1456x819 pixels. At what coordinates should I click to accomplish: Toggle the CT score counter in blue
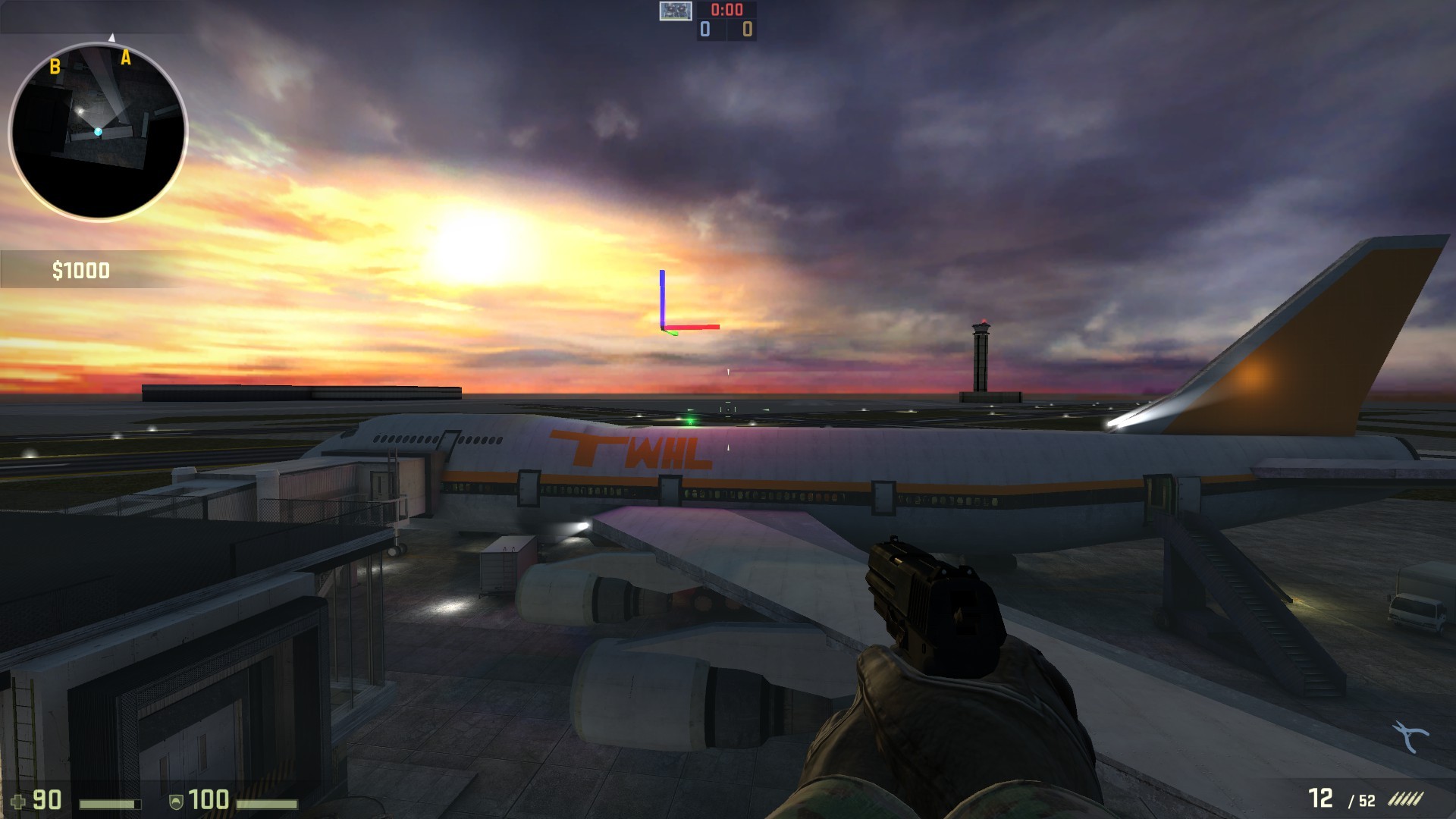704,30
